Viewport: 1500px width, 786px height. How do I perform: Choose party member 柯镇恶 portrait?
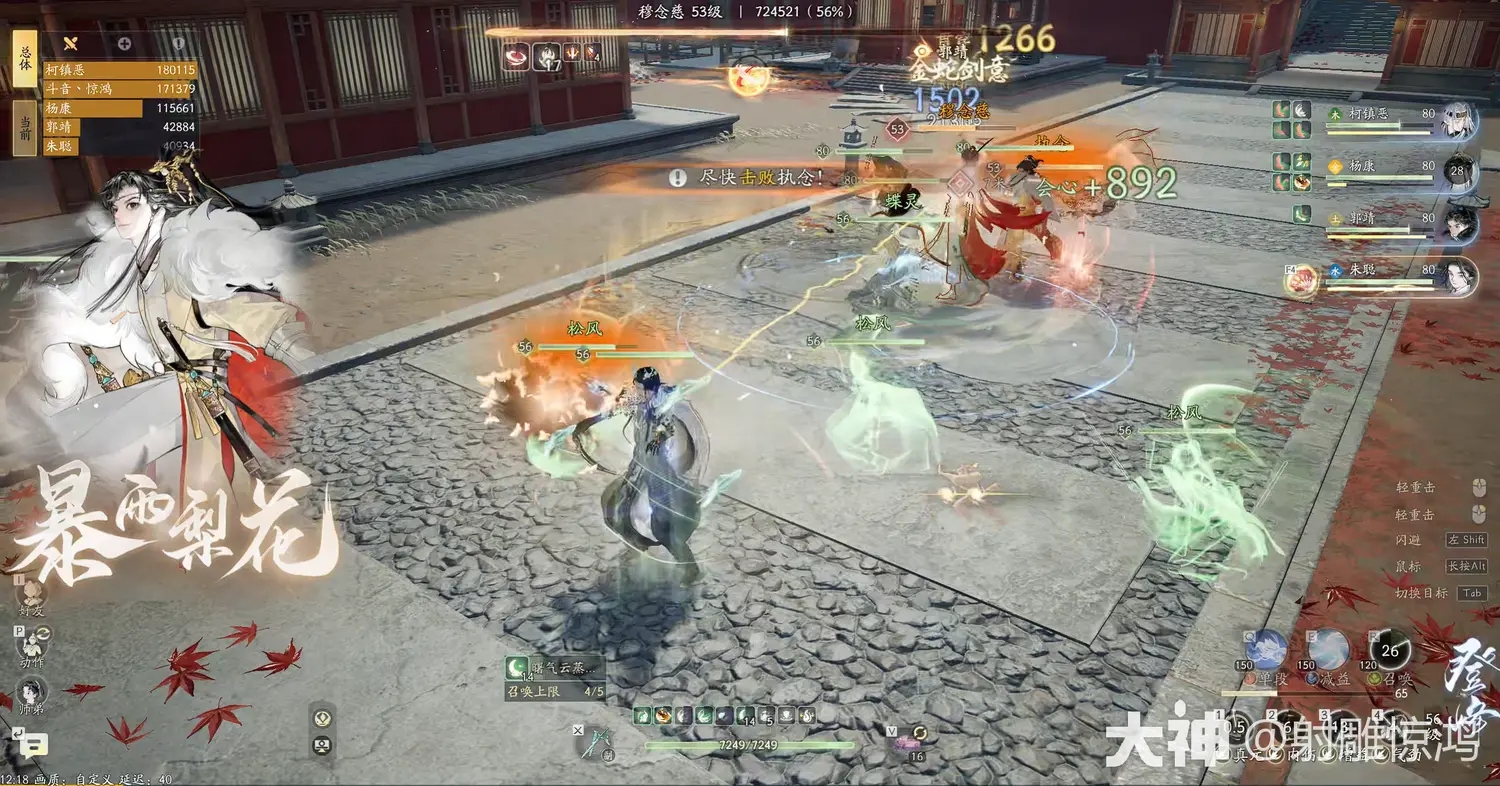(1460, 120)
